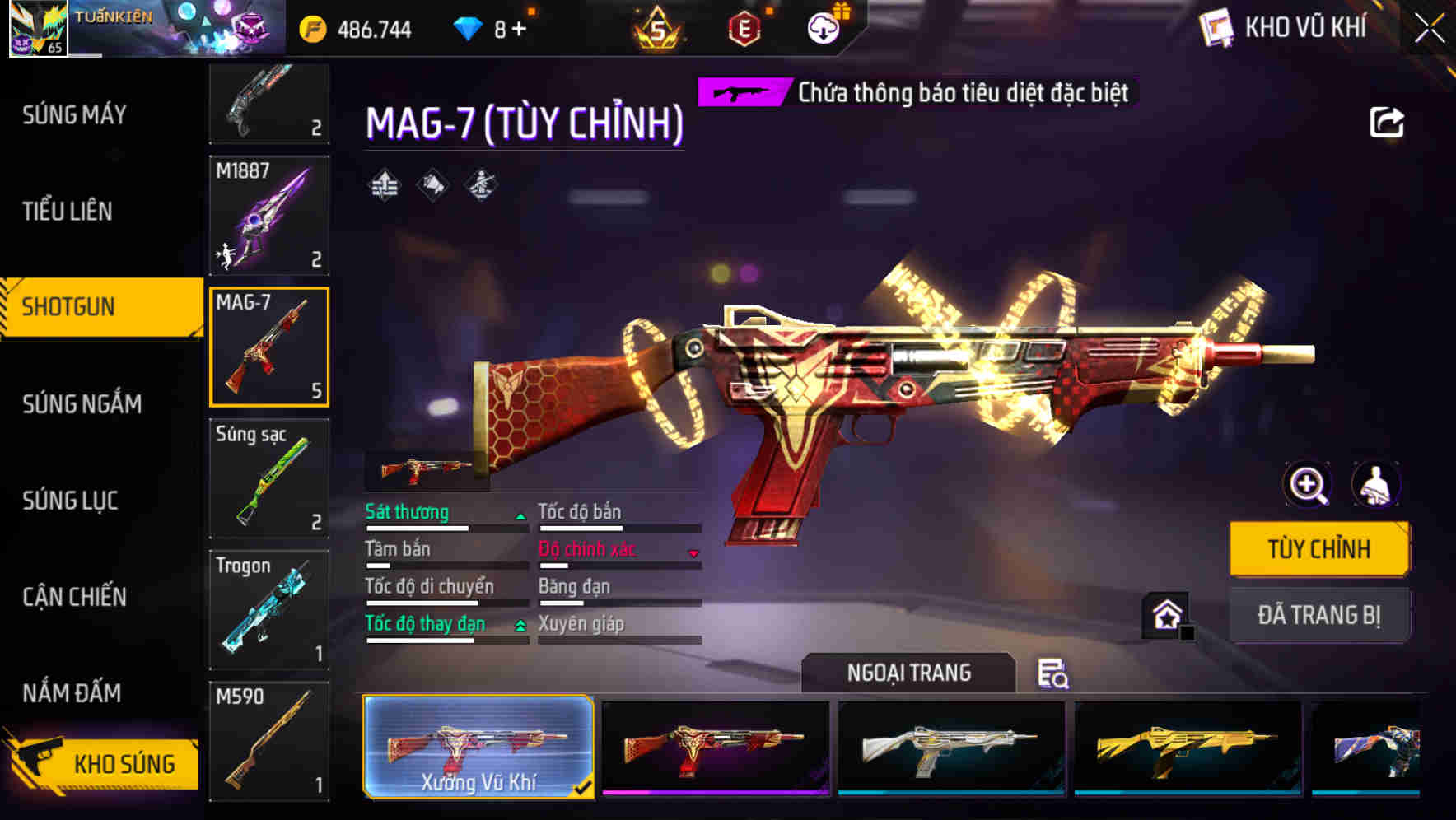Open the inspect list icon beside Ngoại Trang tab
Image resolution: width=1456 pixels, height=820 pixels.
click(1054, 673)
